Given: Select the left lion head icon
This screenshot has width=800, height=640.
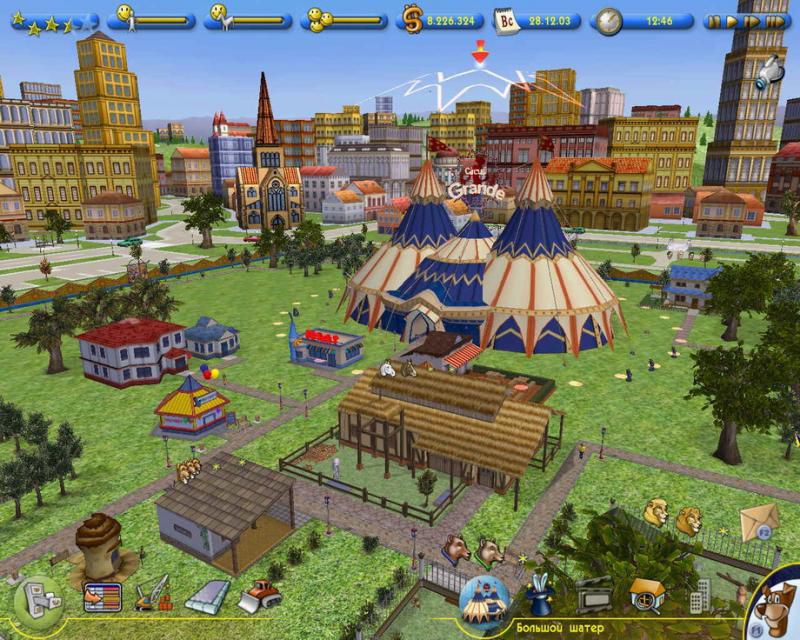Looking at the screenshot, I should coord(655,514).
